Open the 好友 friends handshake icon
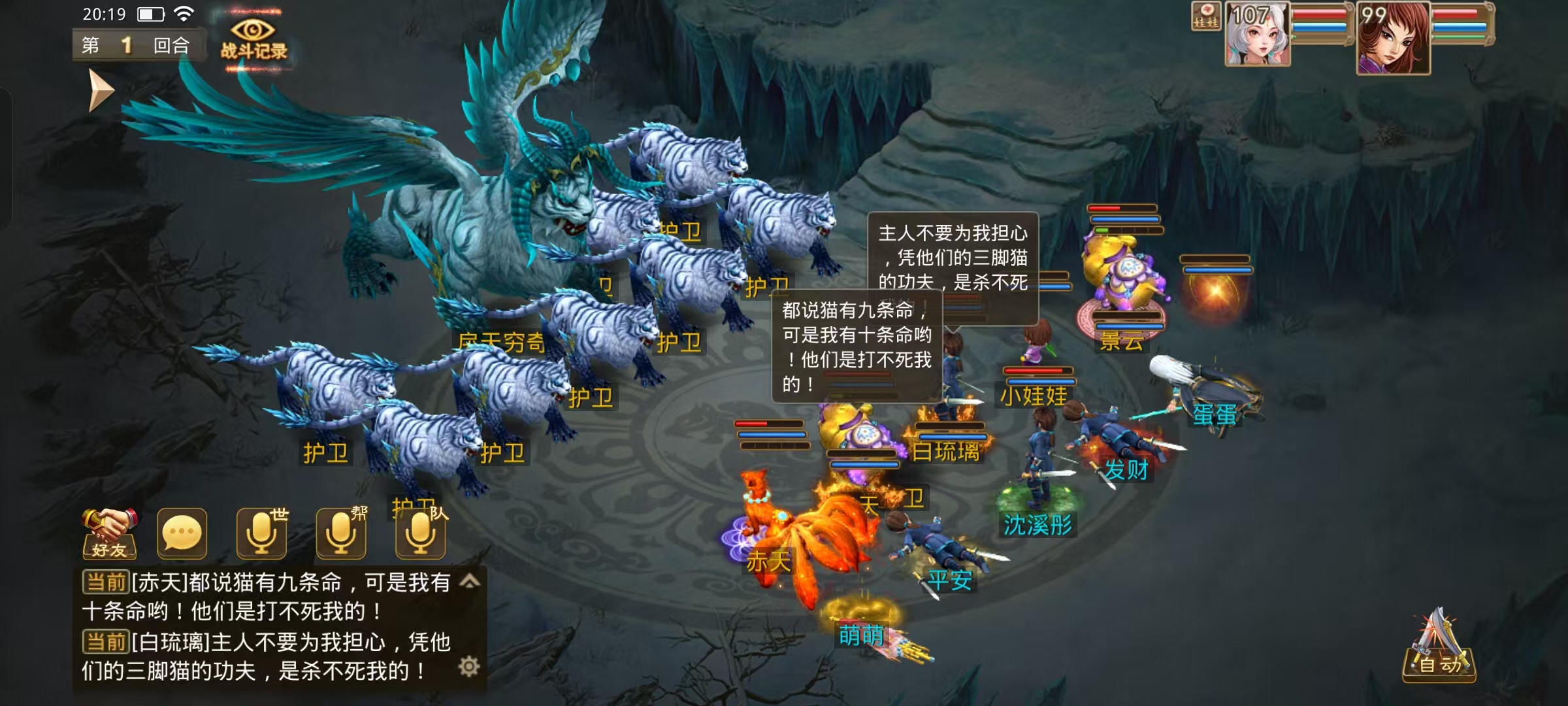Viewport: 1568px width, 706px height. pos(108,535)
